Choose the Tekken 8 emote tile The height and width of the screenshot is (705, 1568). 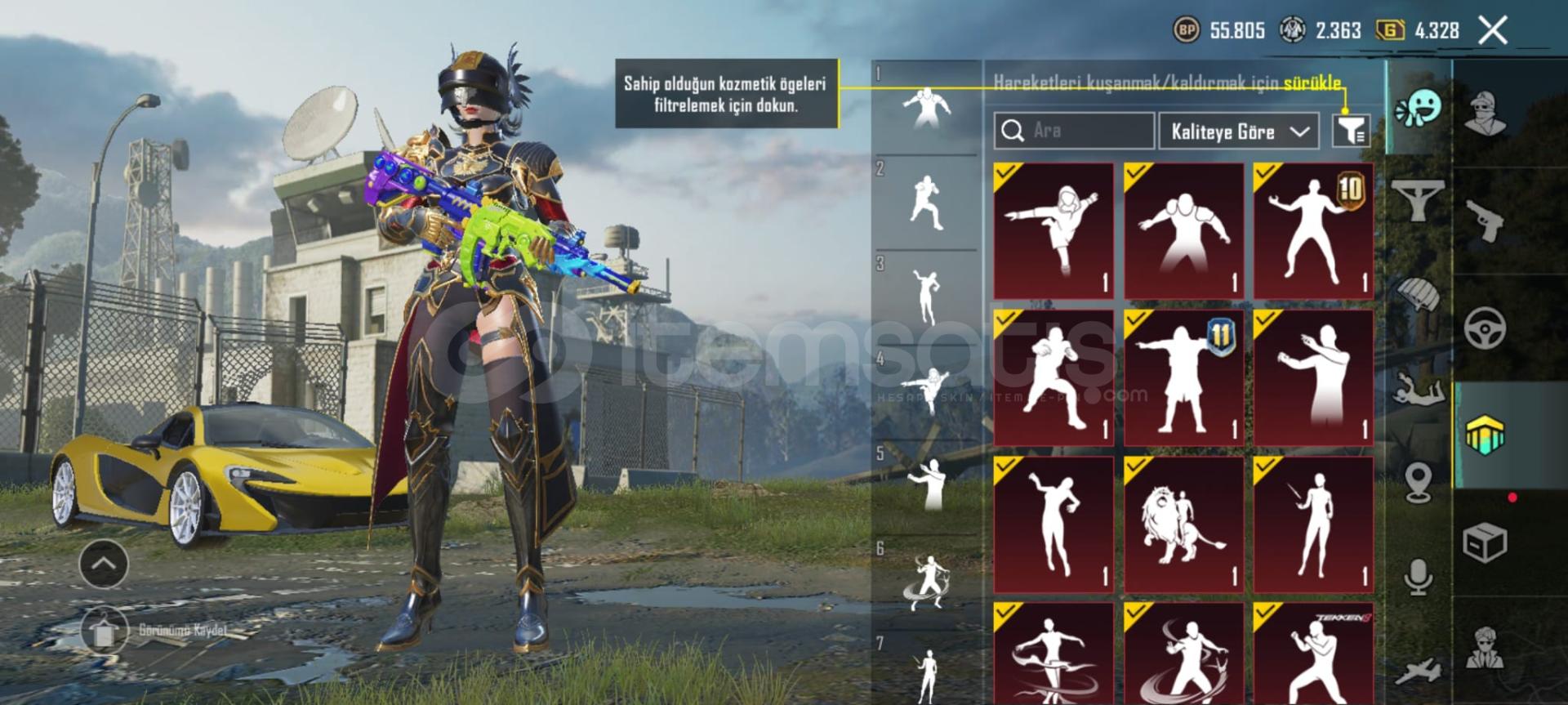pyautogui.click(x=1313, y=654)
